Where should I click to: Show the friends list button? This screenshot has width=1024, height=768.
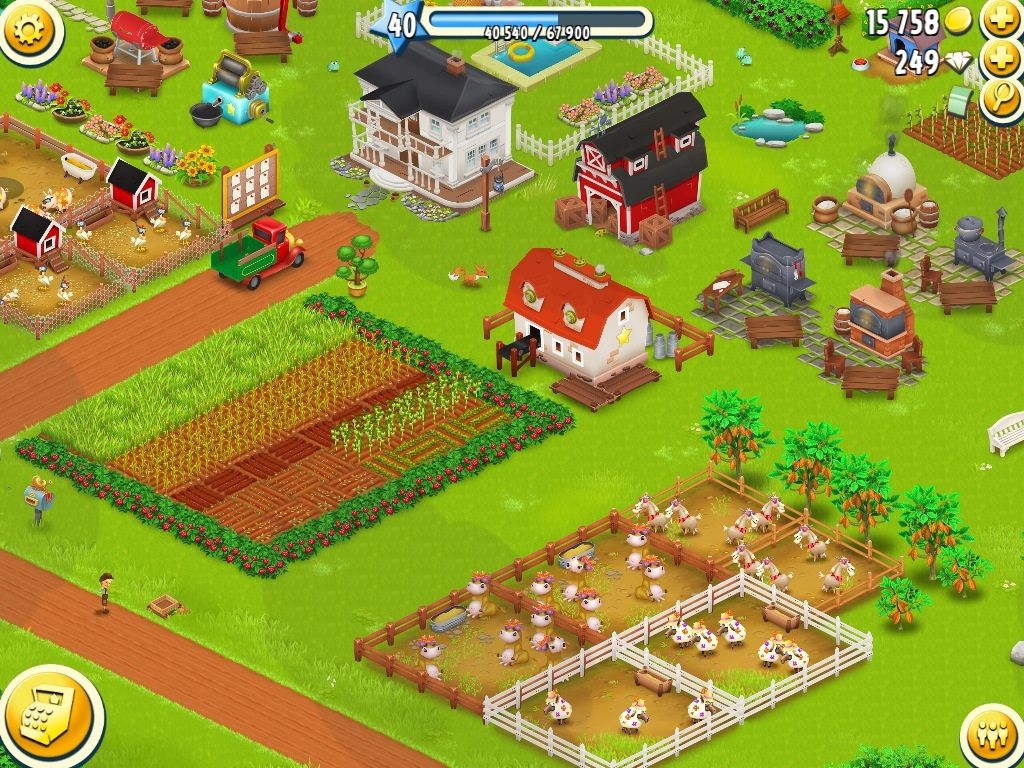(991, 737)
